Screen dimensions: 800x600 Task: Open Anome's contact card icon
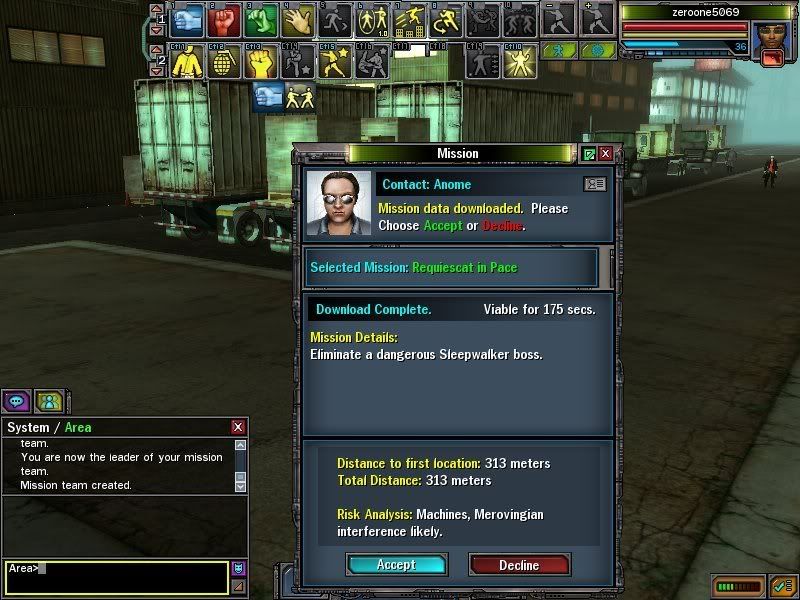pyautogui.click(x=594, y=185)
